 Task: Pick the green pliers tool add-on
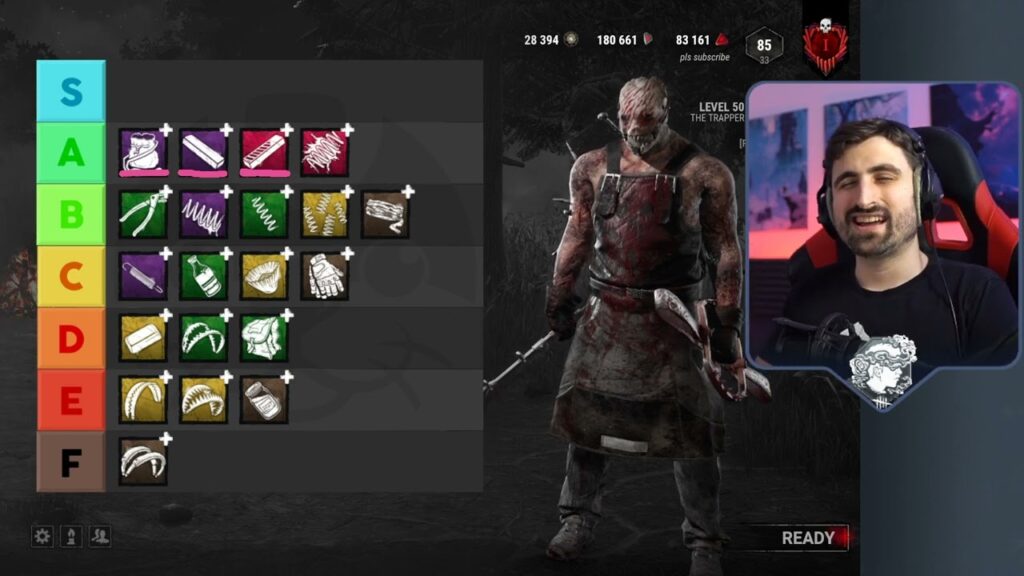143,214
